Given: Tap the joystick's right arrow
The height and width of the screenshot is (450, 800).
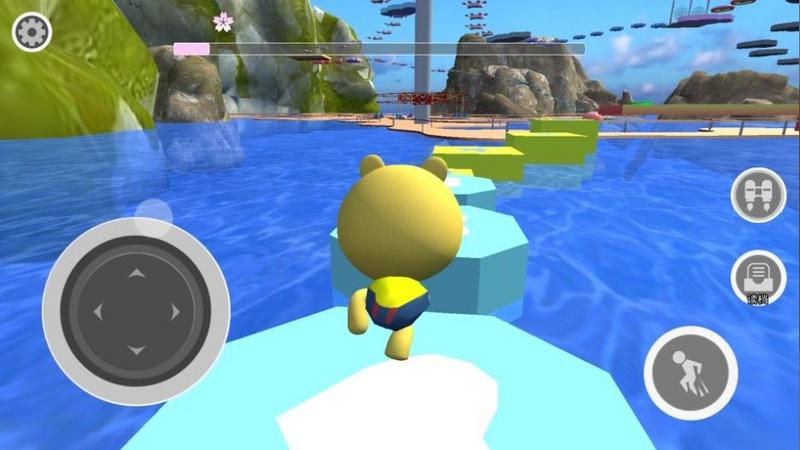Looking at the screenshot, I should (176, 311).
